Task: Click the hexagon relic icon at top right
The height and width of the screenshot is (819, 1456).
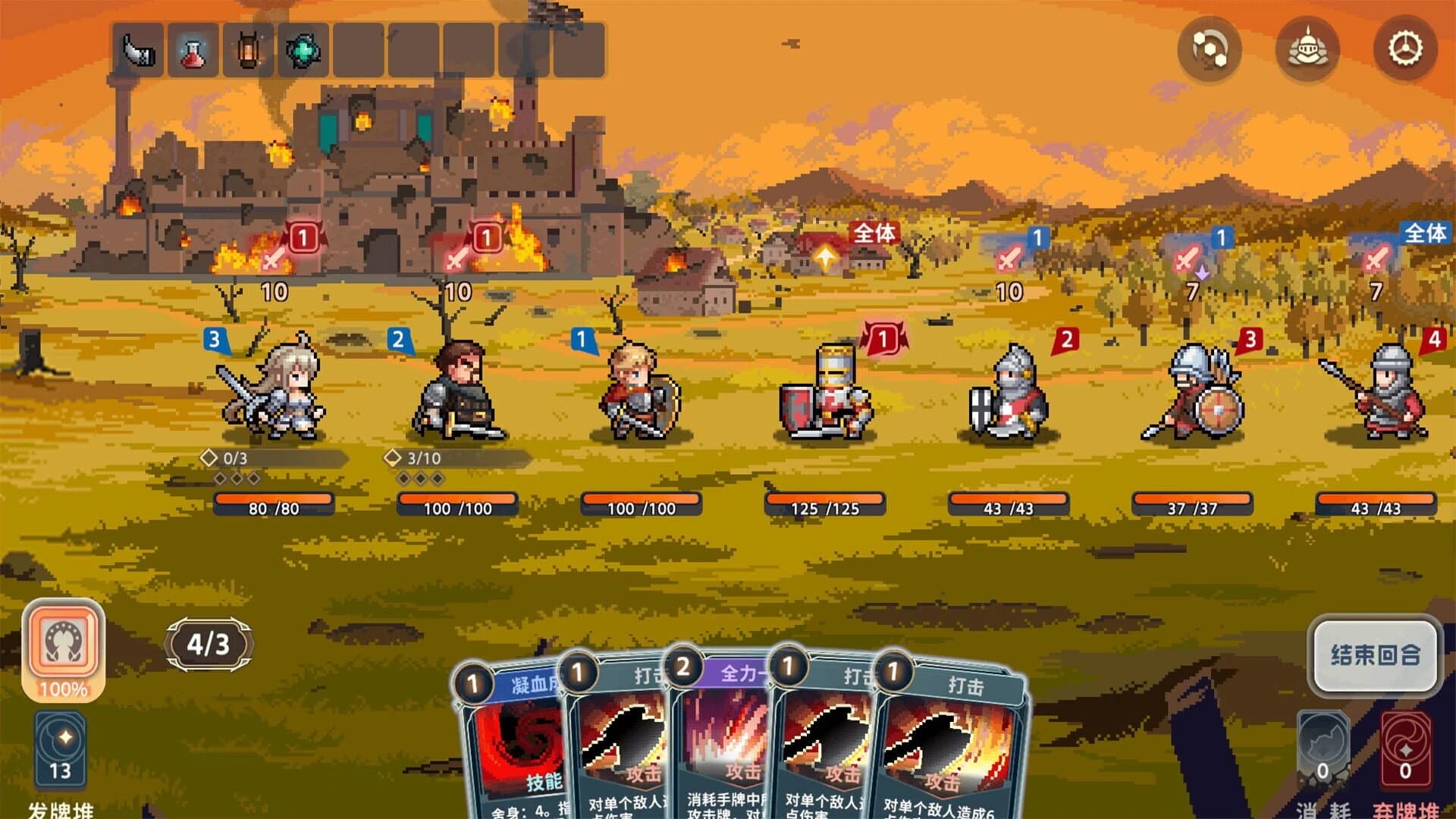Action: tap(1211, 47)
